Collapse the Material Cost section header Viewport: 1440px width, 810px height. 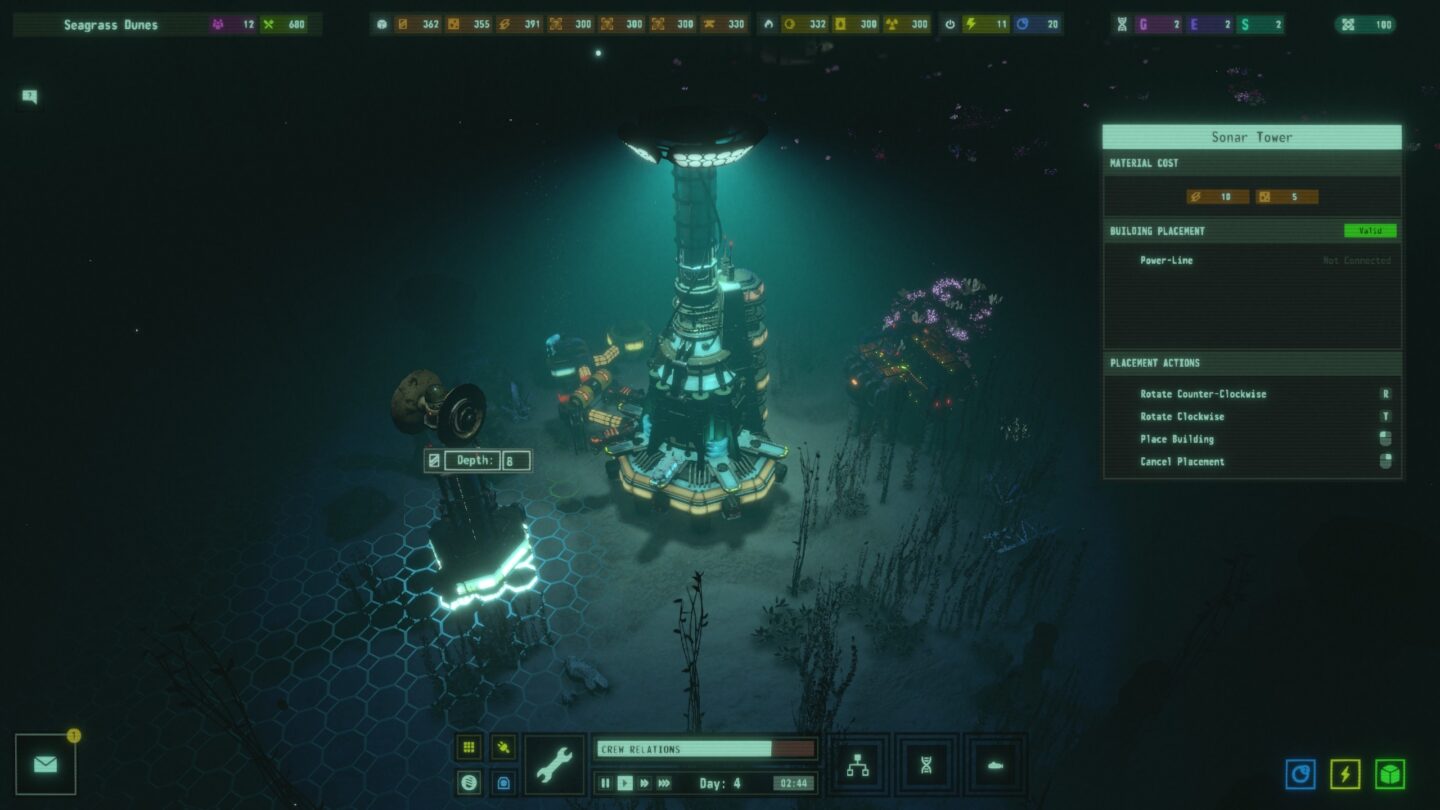[x=1143, y=163]
